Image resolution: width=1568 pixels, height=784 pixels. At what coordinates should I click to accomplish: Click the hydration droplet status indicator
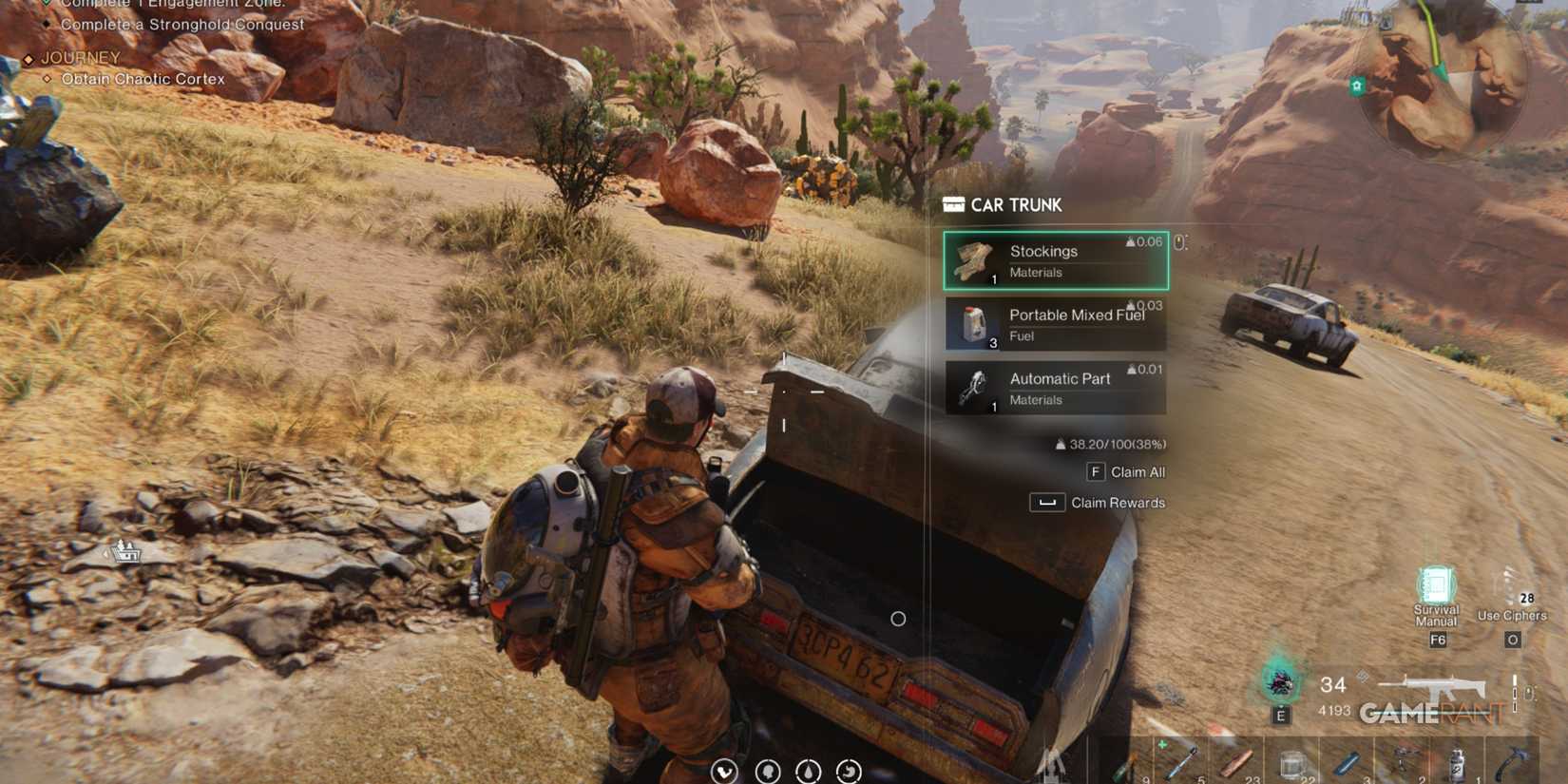(809, 771)
